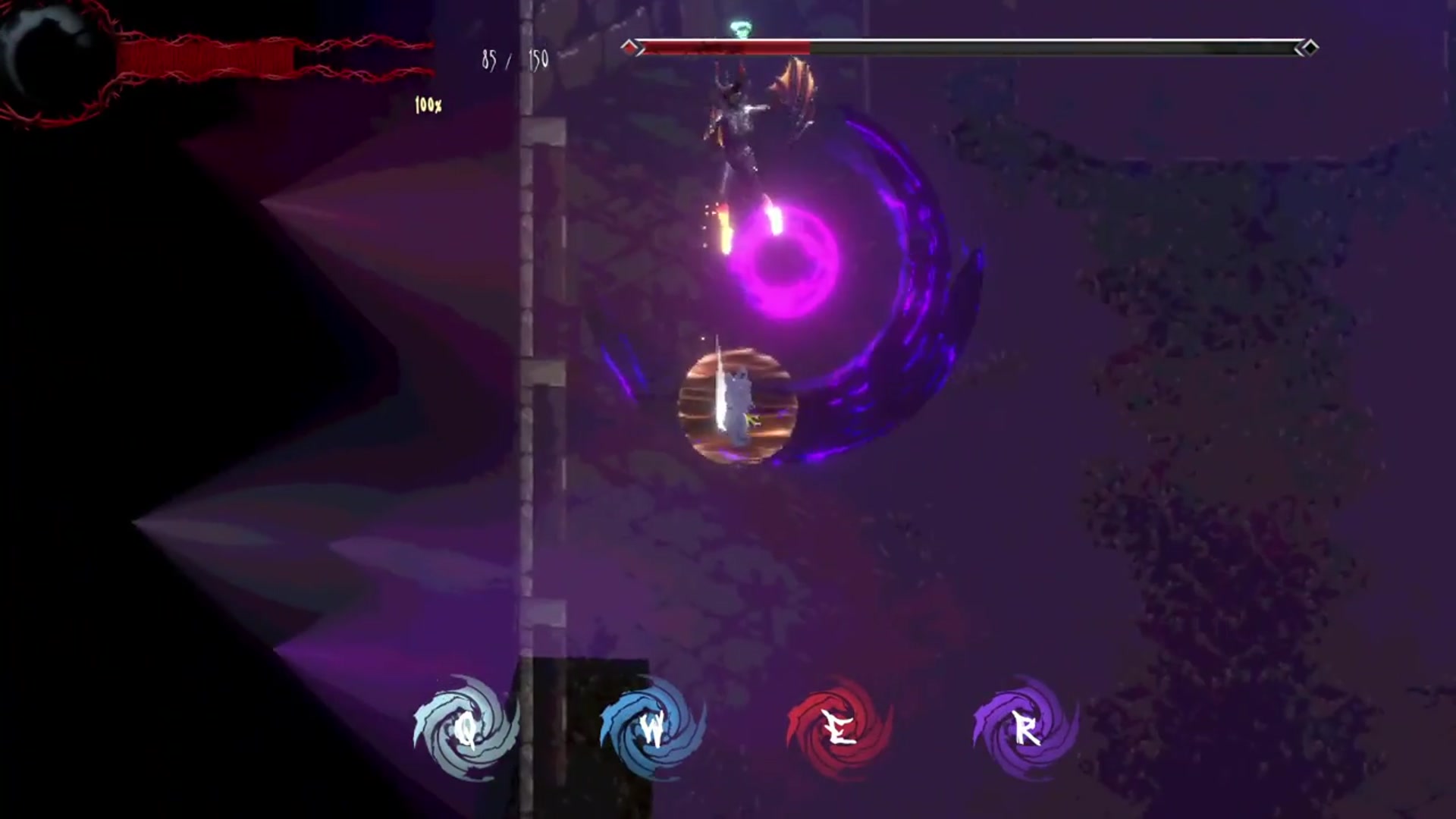The image size is (1456, 819).
Task: Cast the purple R swirl ability
Action: tap(1025, 729)
